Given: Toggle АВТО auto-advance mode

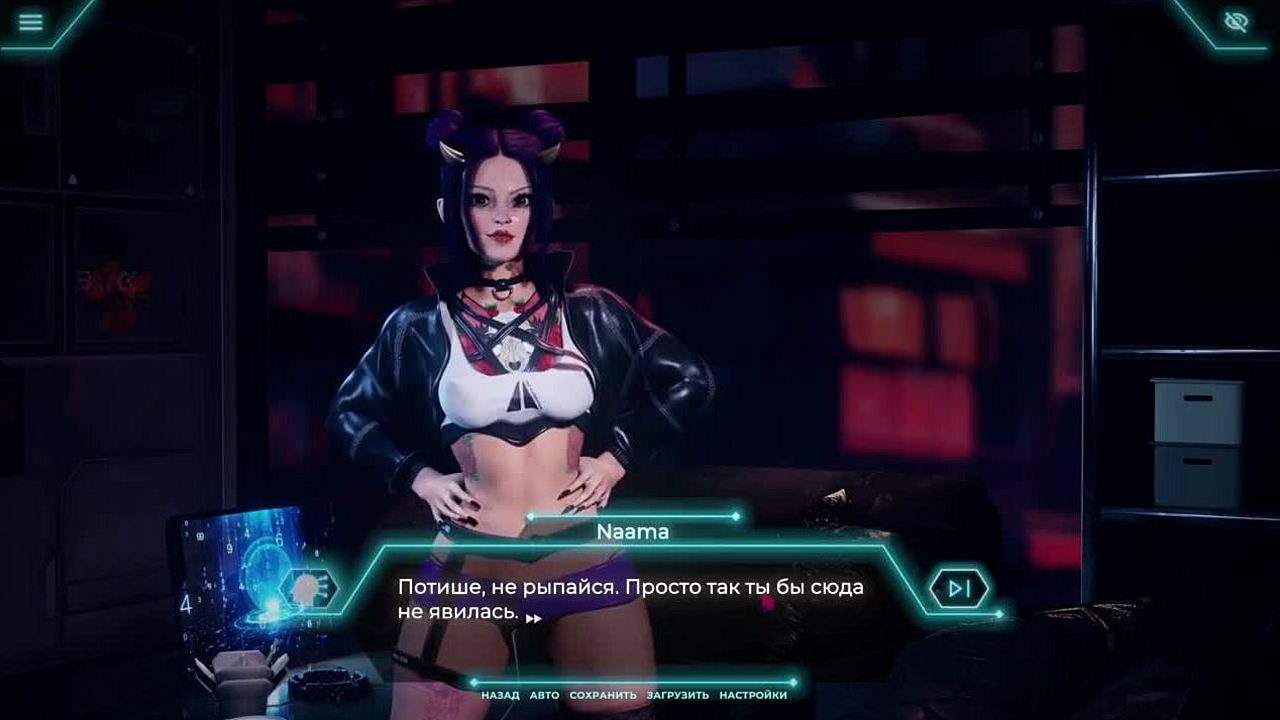Looking at the screenshot, I should [544, 695].
